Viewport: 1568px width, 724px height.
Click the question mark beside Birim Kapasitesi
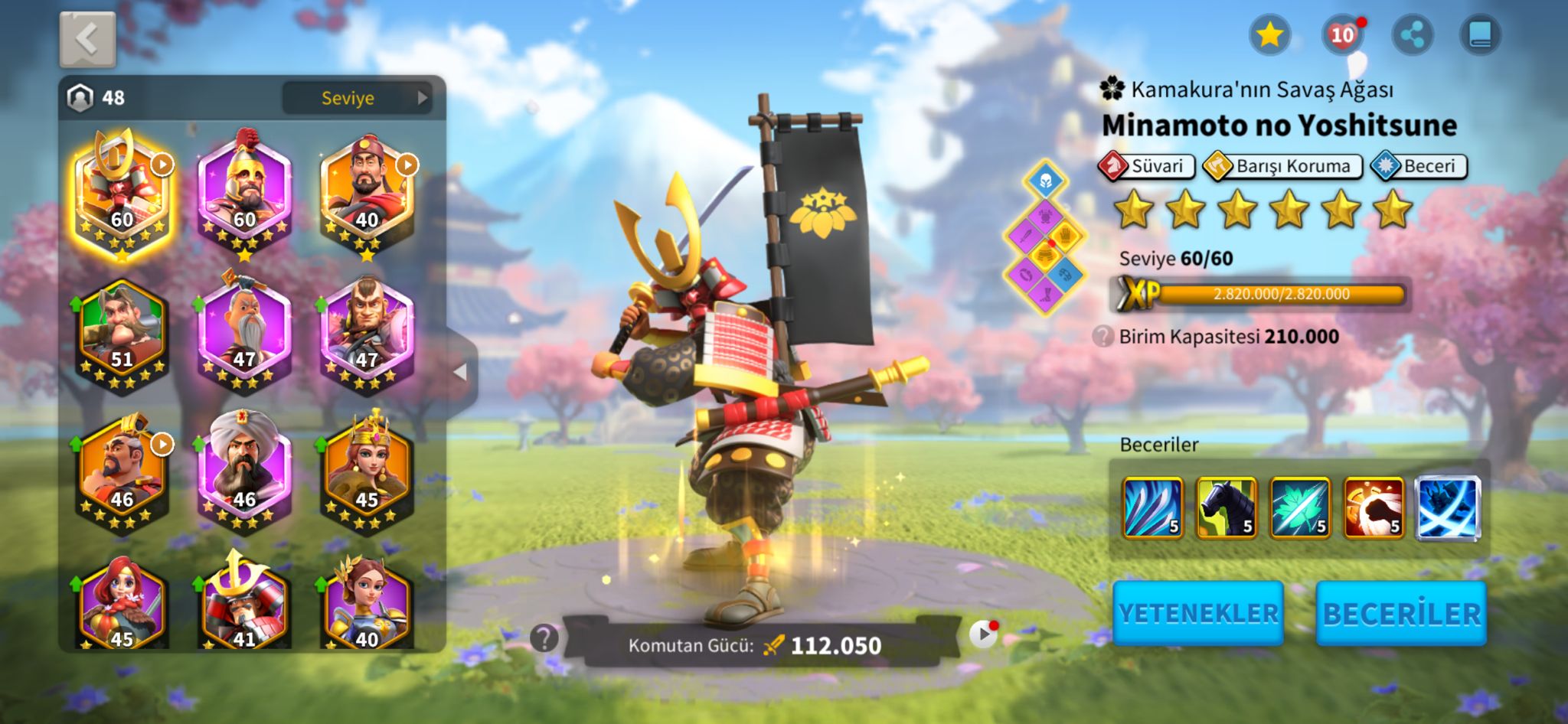(x=1102, y=336)
